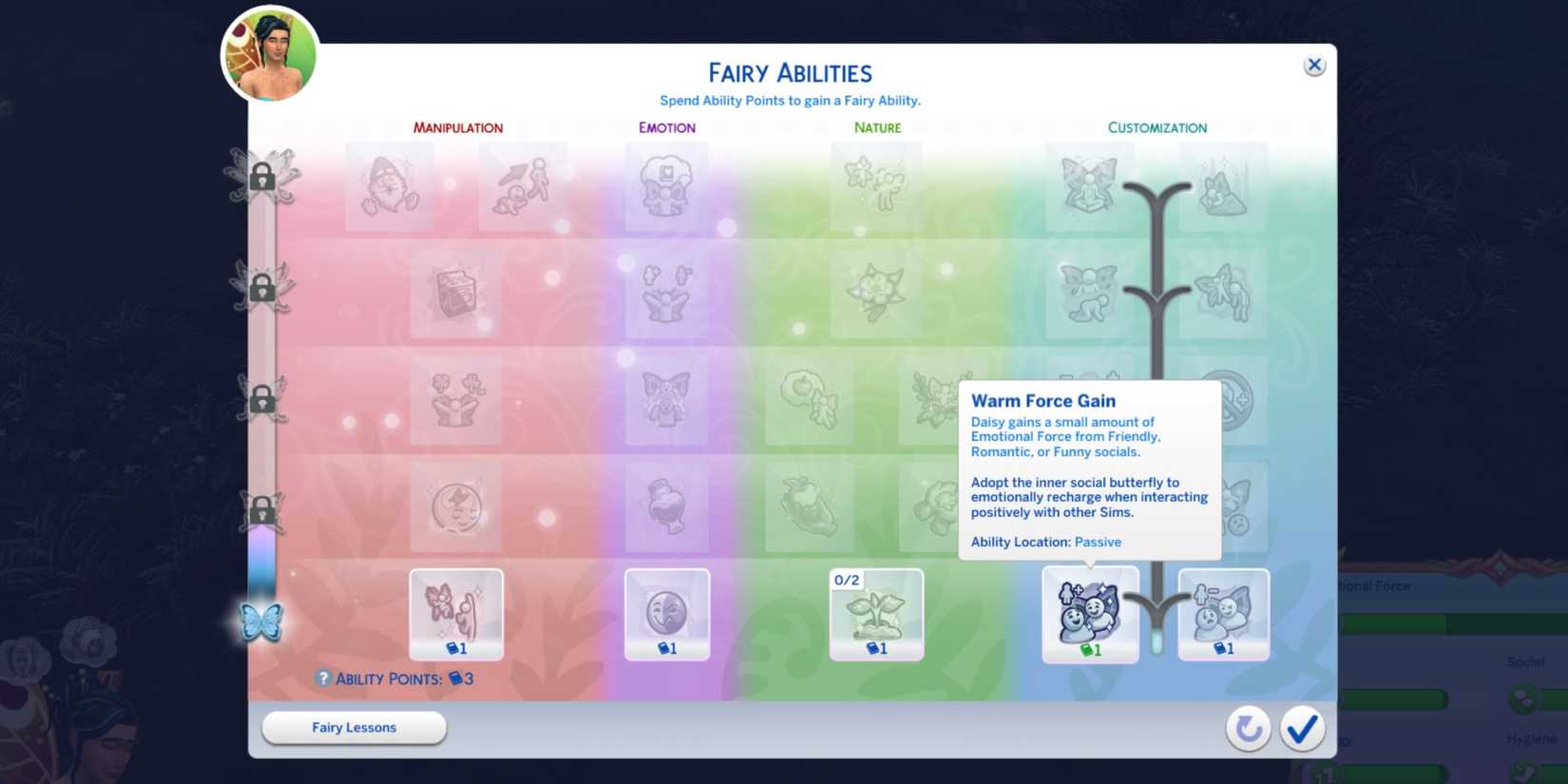The image size is (1568, 784).
Task: Click the Warm Force Gain tooltip panel
Action: tap(1089, 470)
